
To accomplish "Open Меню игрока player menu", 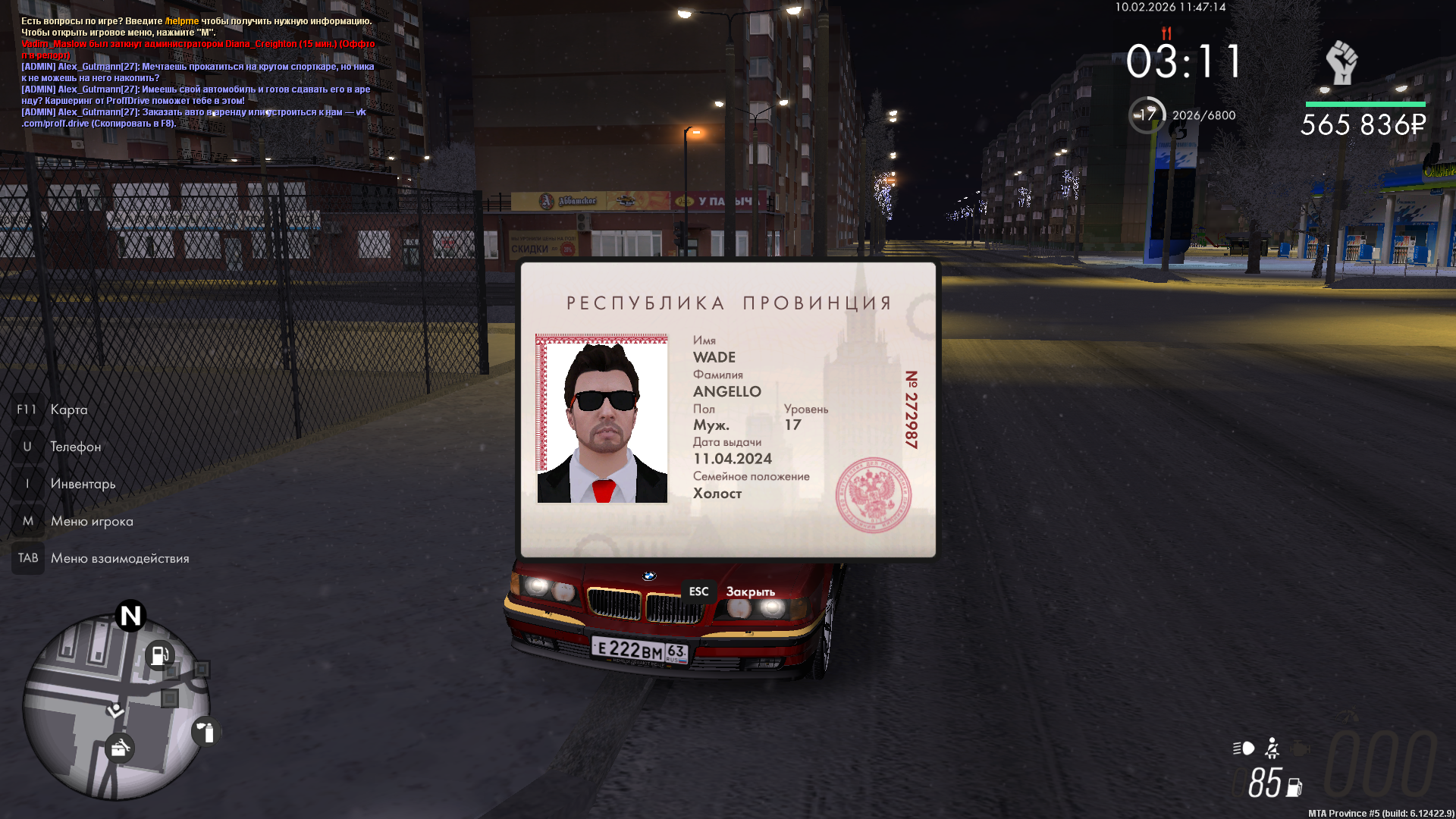I will point(91,521).
